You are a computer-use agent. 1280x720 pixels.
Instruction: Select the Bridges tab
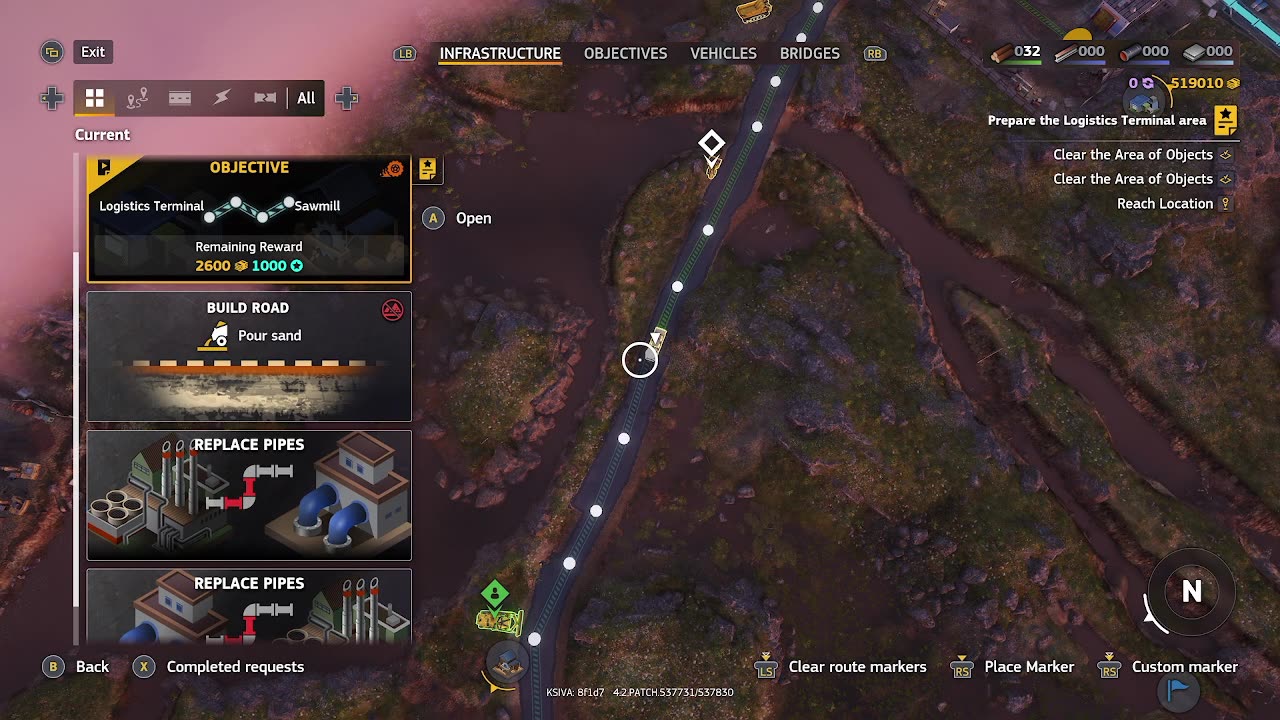click(x=809, y=53)
